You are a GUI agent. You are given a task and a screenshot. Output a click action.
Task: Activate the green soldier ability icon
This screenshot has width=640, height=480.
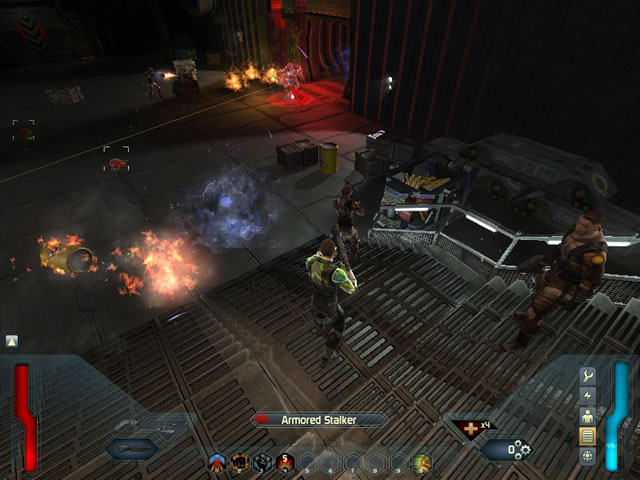click(x=421, y=463)
